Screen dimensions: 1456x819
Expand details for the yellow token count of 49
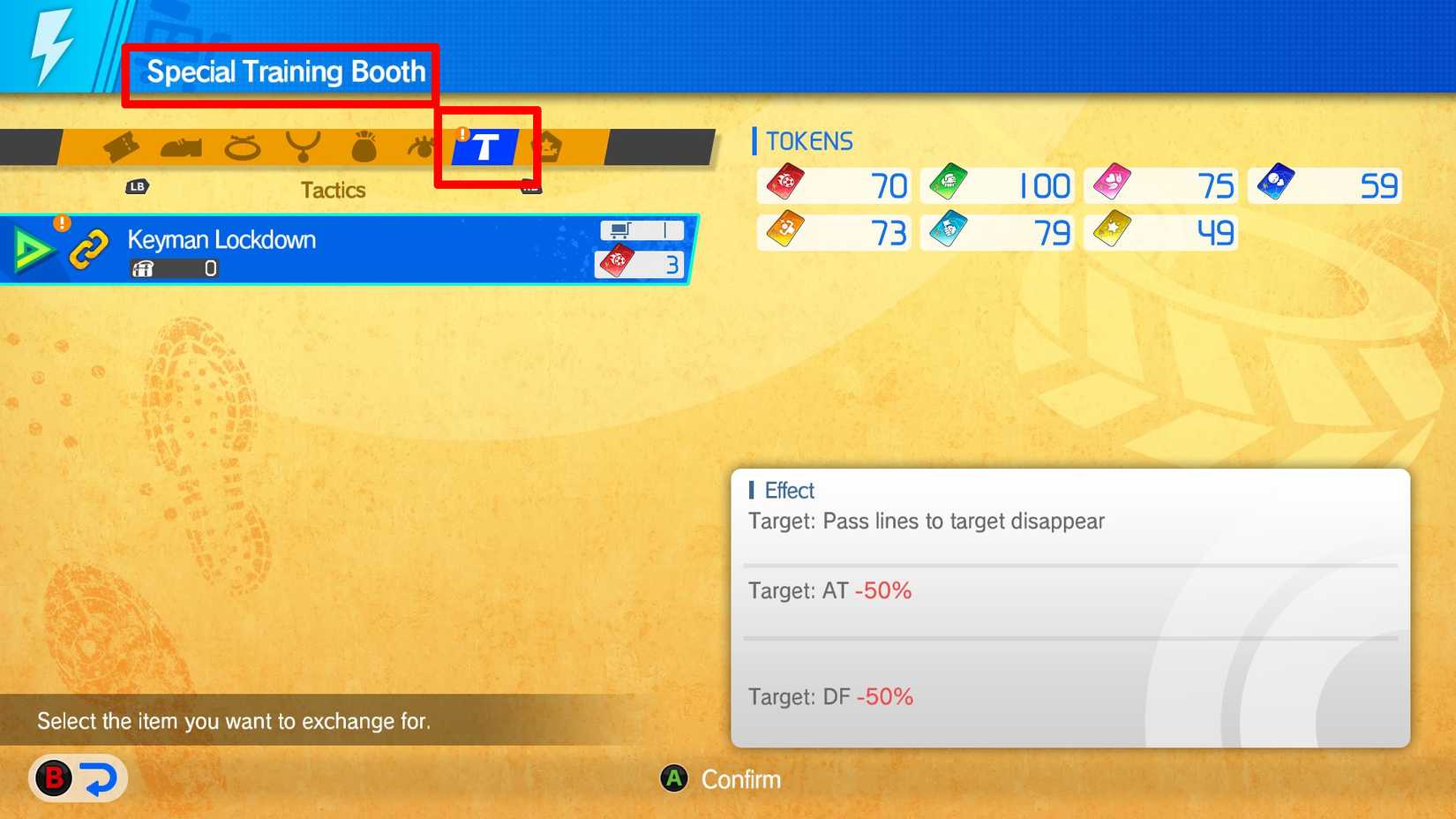[1160, 232]
